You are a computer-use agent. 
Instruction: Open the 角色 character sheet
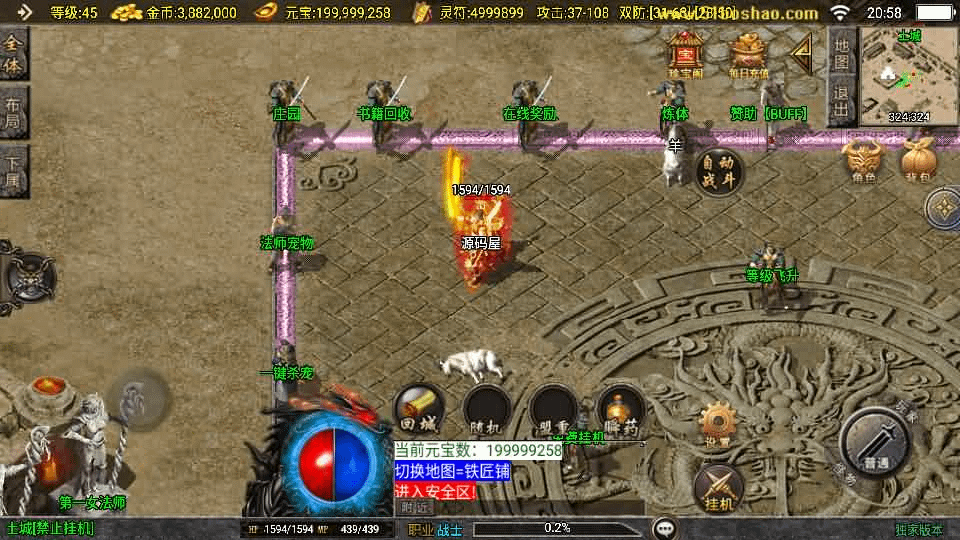tap(863, 161)
